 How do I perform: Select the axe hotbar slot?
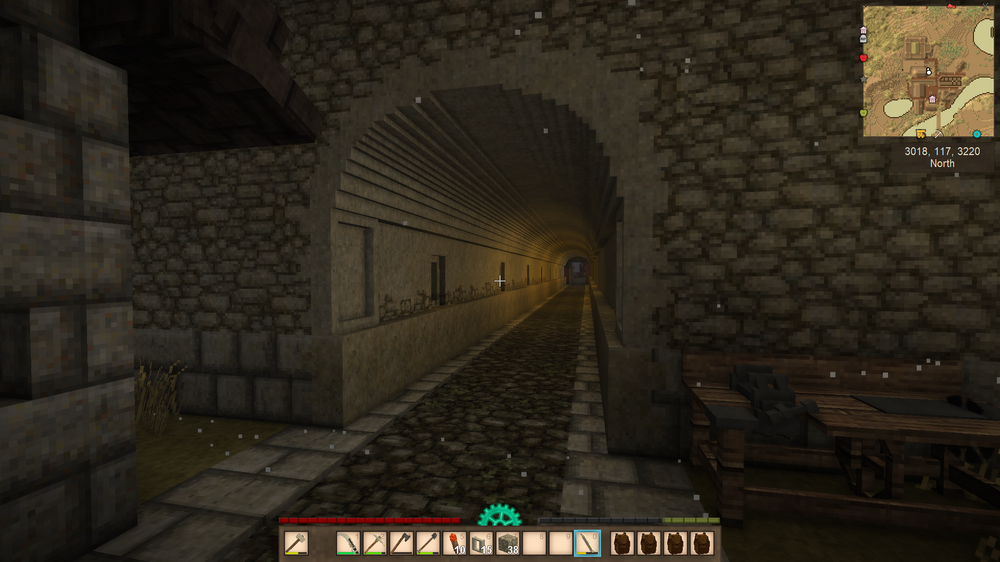click(401, 543)
